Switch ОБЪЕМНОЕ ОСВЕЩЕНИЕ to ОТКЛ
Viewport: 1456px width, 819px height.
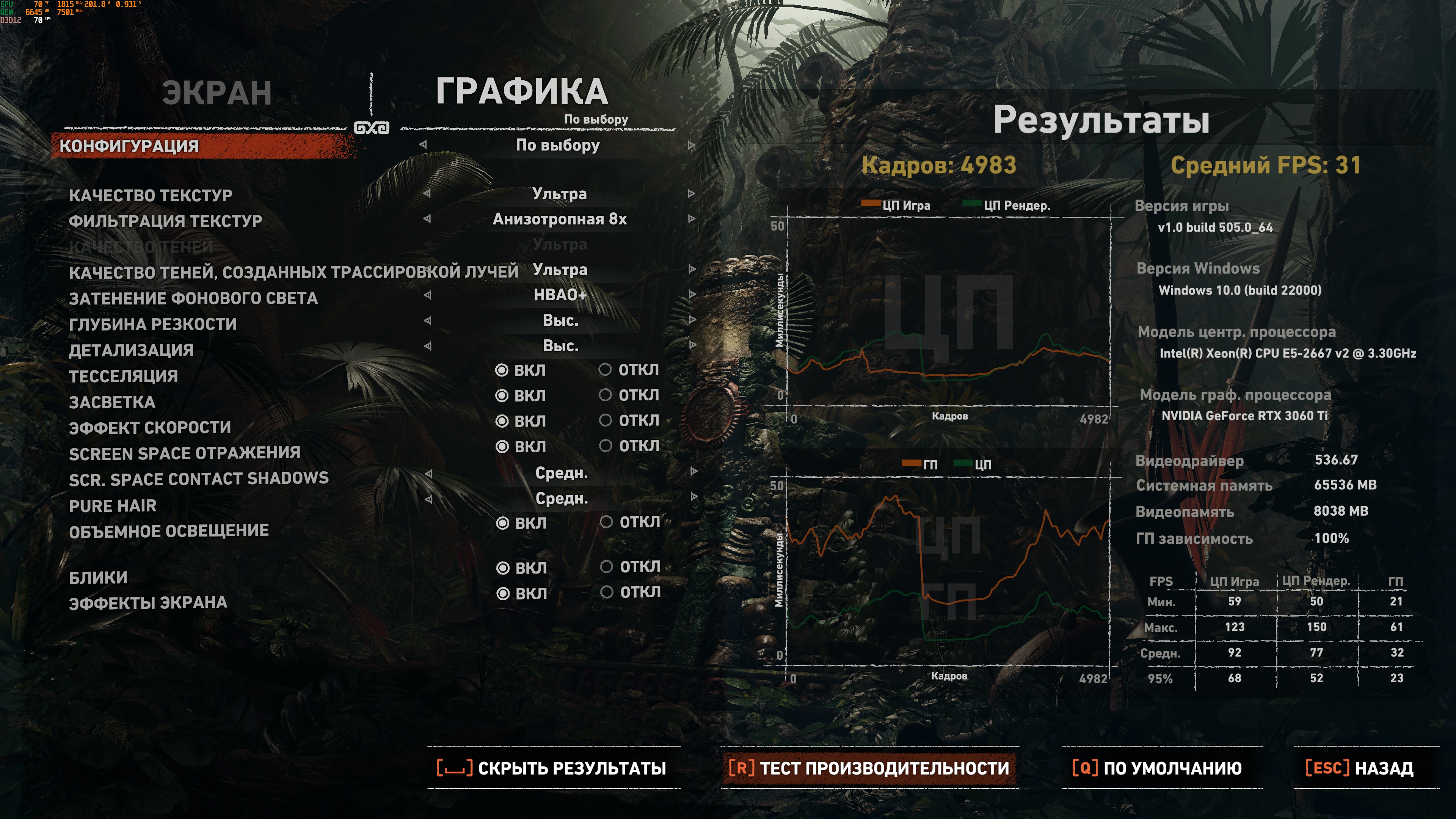[606, 522]
